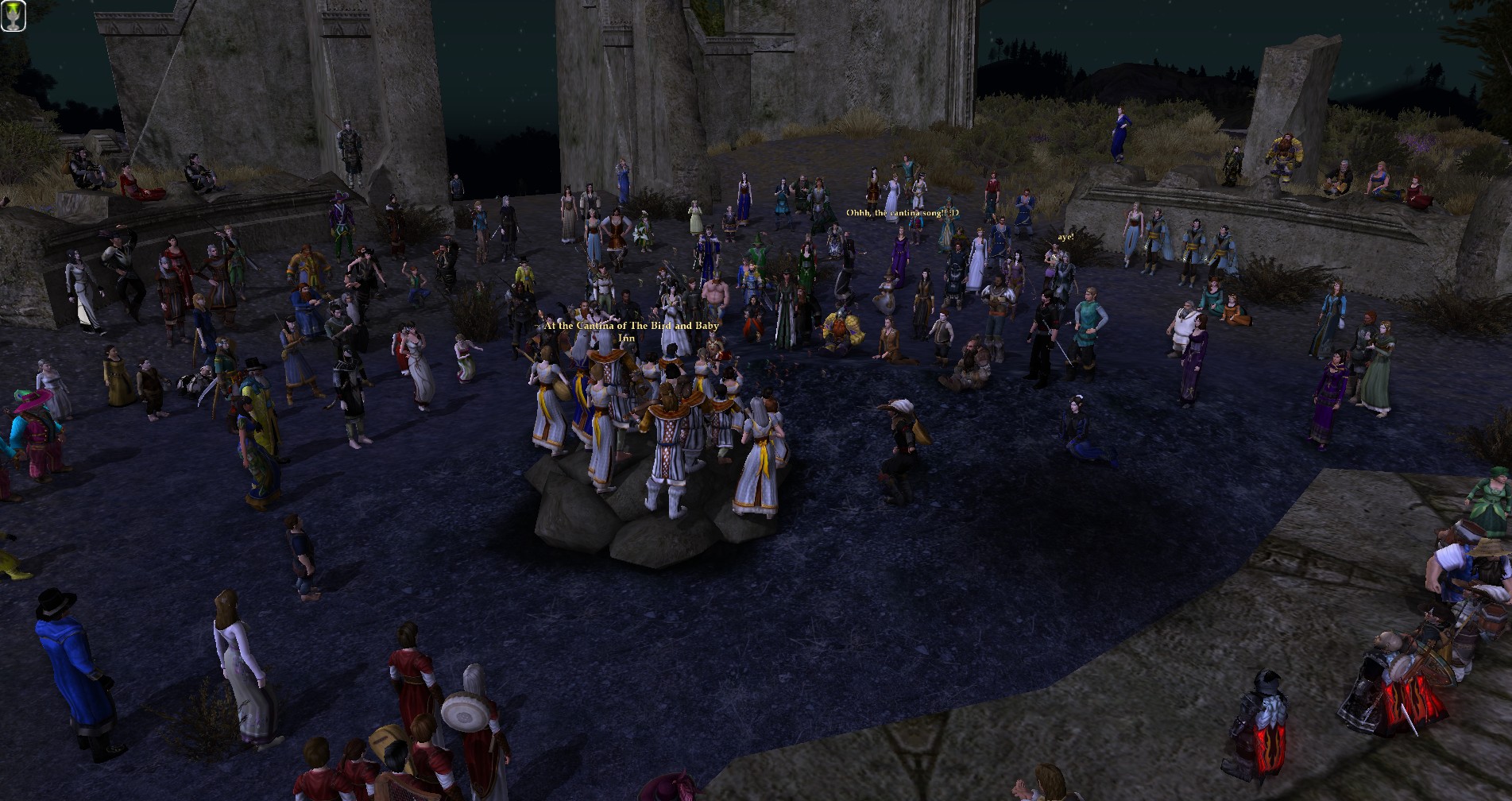Click the green goblet icon
Screen dimensions: 1512x801
(x=14, y=15)
